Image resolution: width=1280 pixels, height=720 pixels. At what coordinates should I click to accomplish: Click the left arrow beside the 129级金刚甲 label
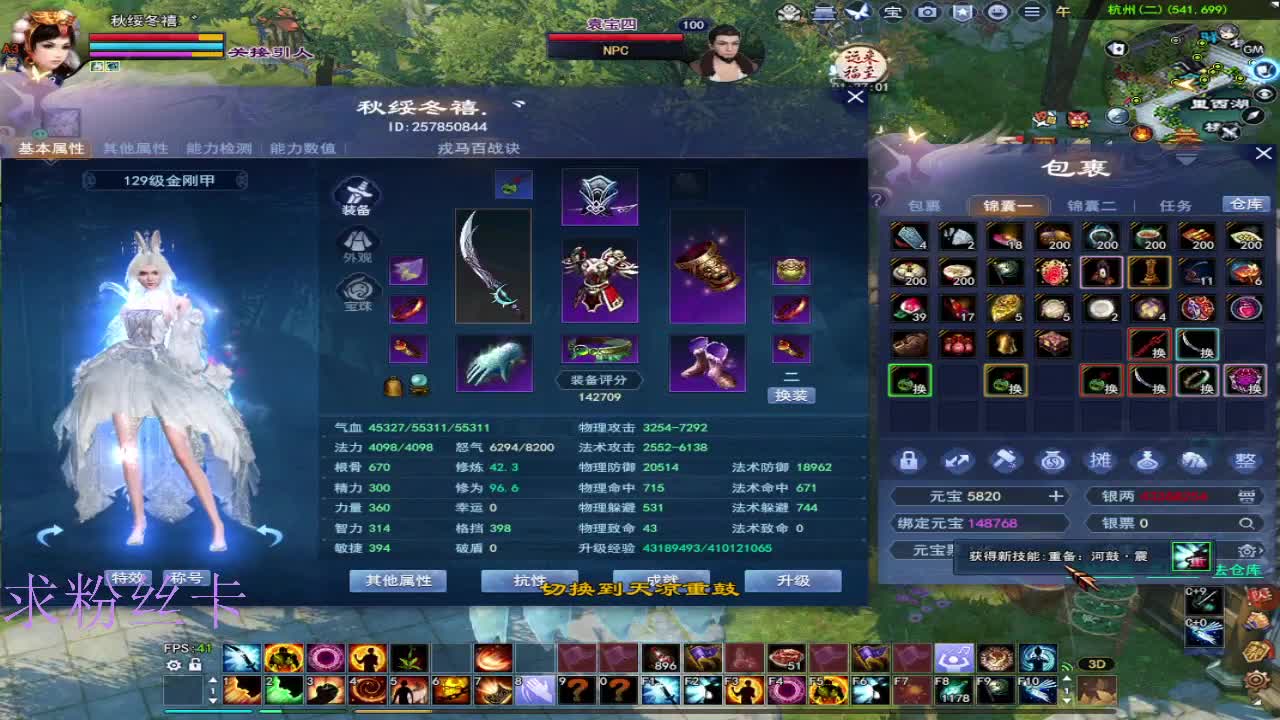92,180
